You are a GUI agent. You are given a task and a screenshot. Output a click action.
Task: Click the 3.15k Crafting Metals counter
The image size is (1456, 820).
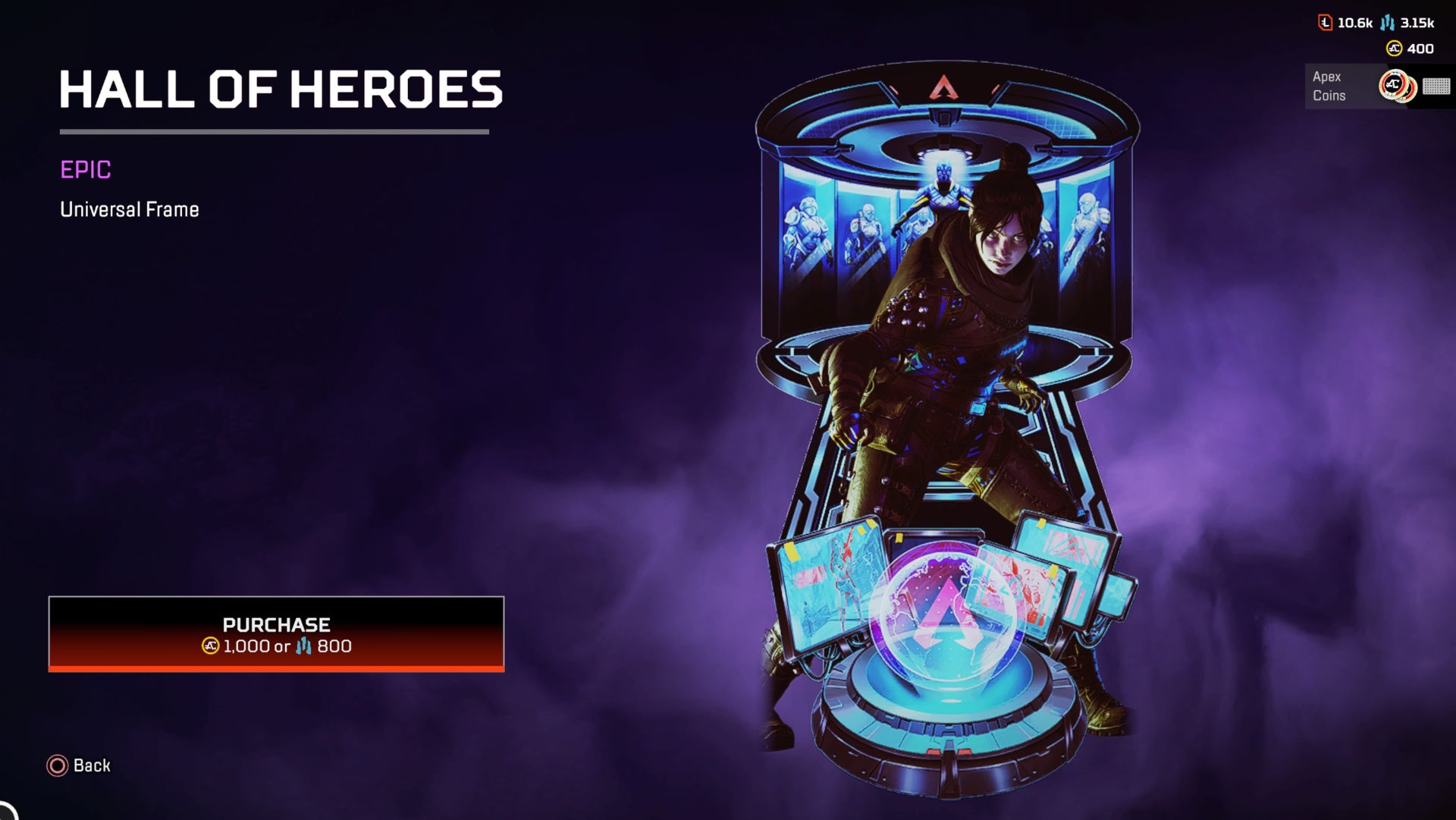click(1417, 23)
